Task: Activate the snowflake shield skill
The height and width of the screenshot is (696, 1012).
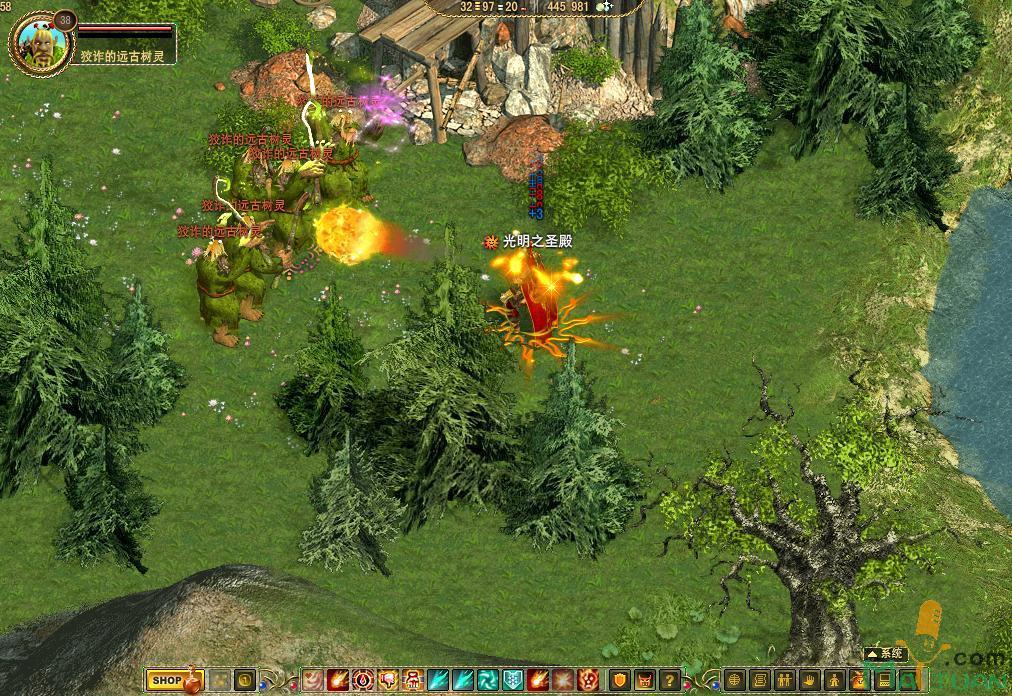Action: pyautogui.click(x=512, y=680)
